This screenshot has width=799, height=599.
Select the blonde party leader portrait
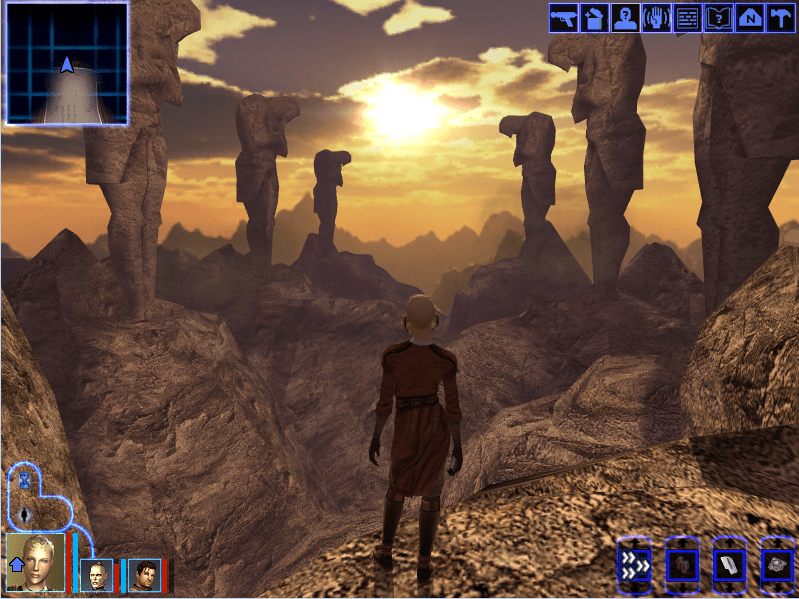(x=36, y=562)
